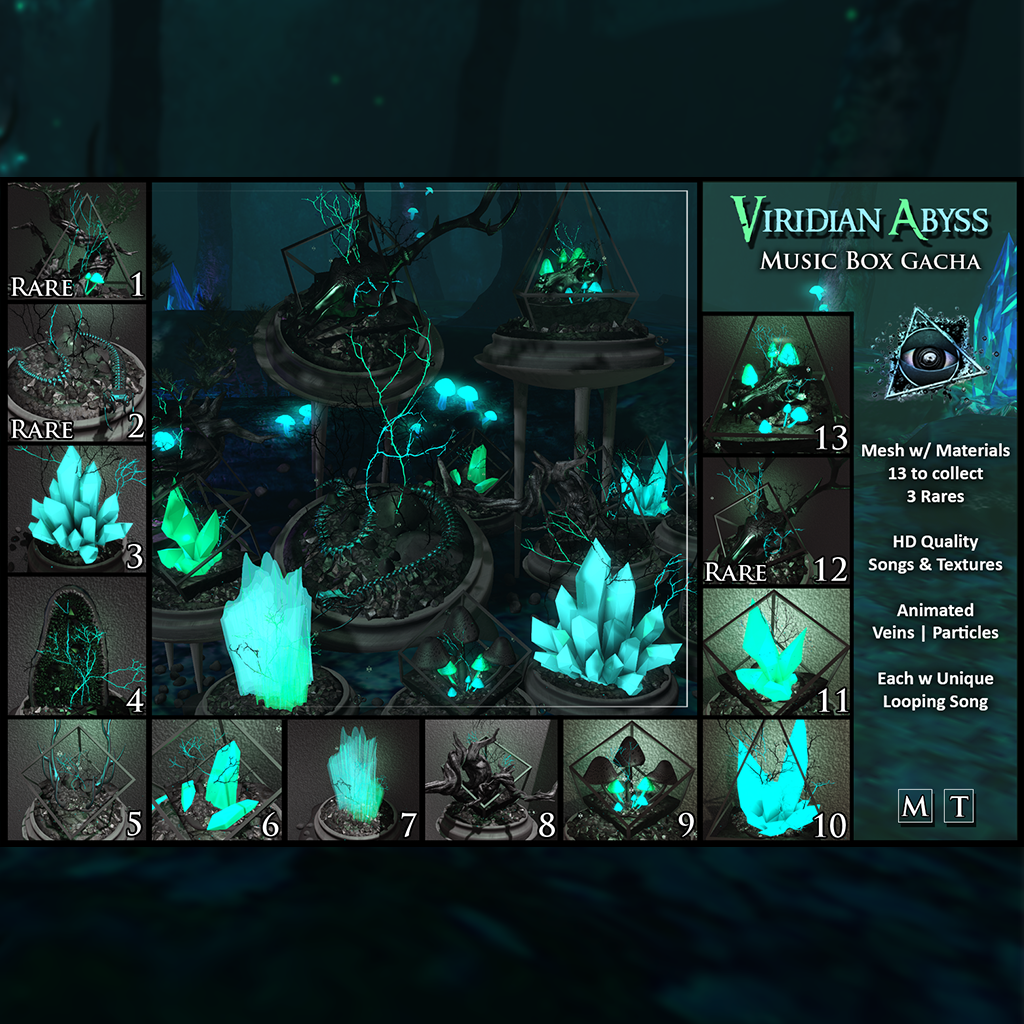
Task: Choose the tall crystal pot thumbnail 7
Action: click(353, 780)
